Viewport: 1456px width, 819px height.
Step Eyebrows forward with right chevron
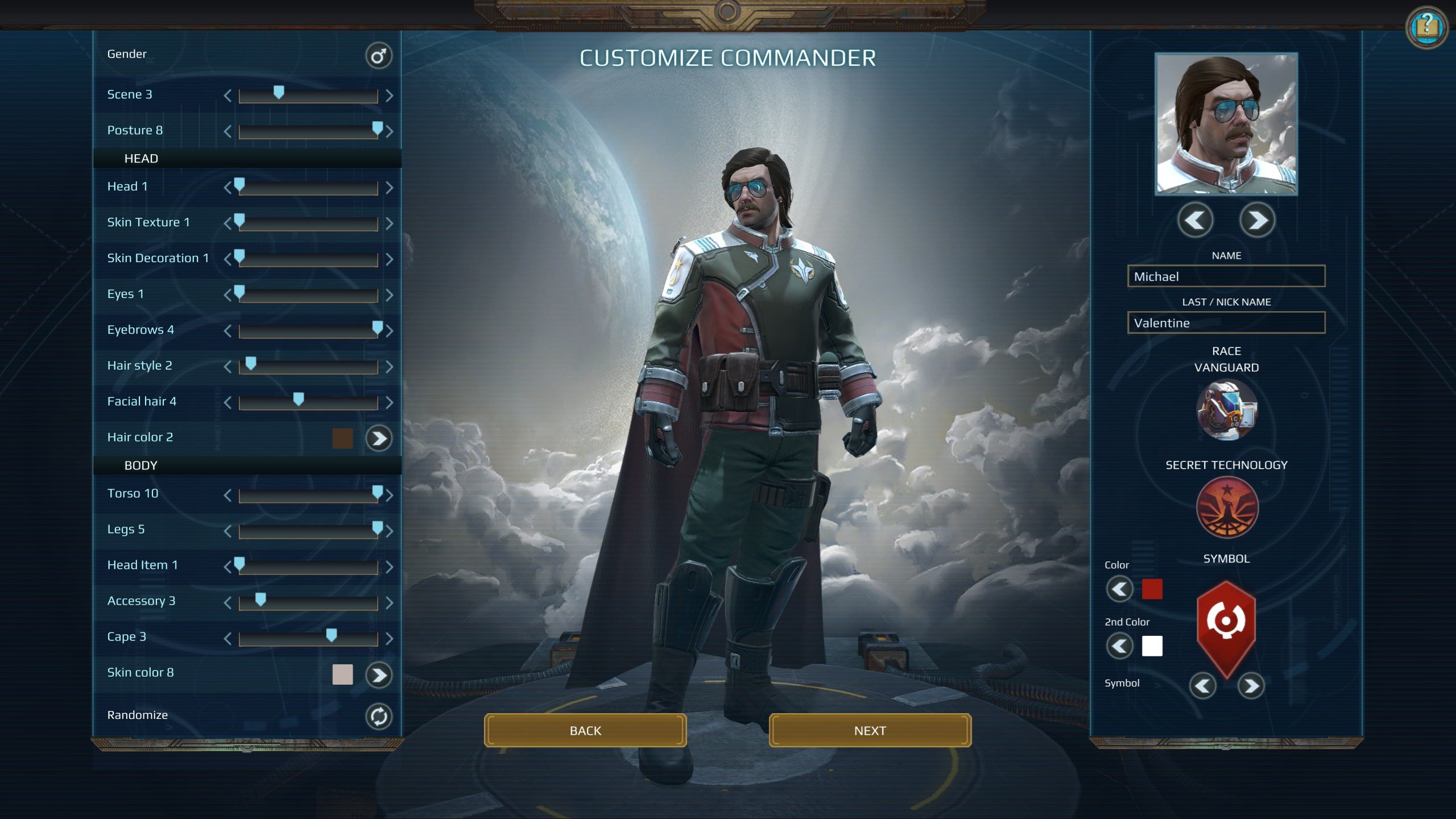tap(389, 330)
